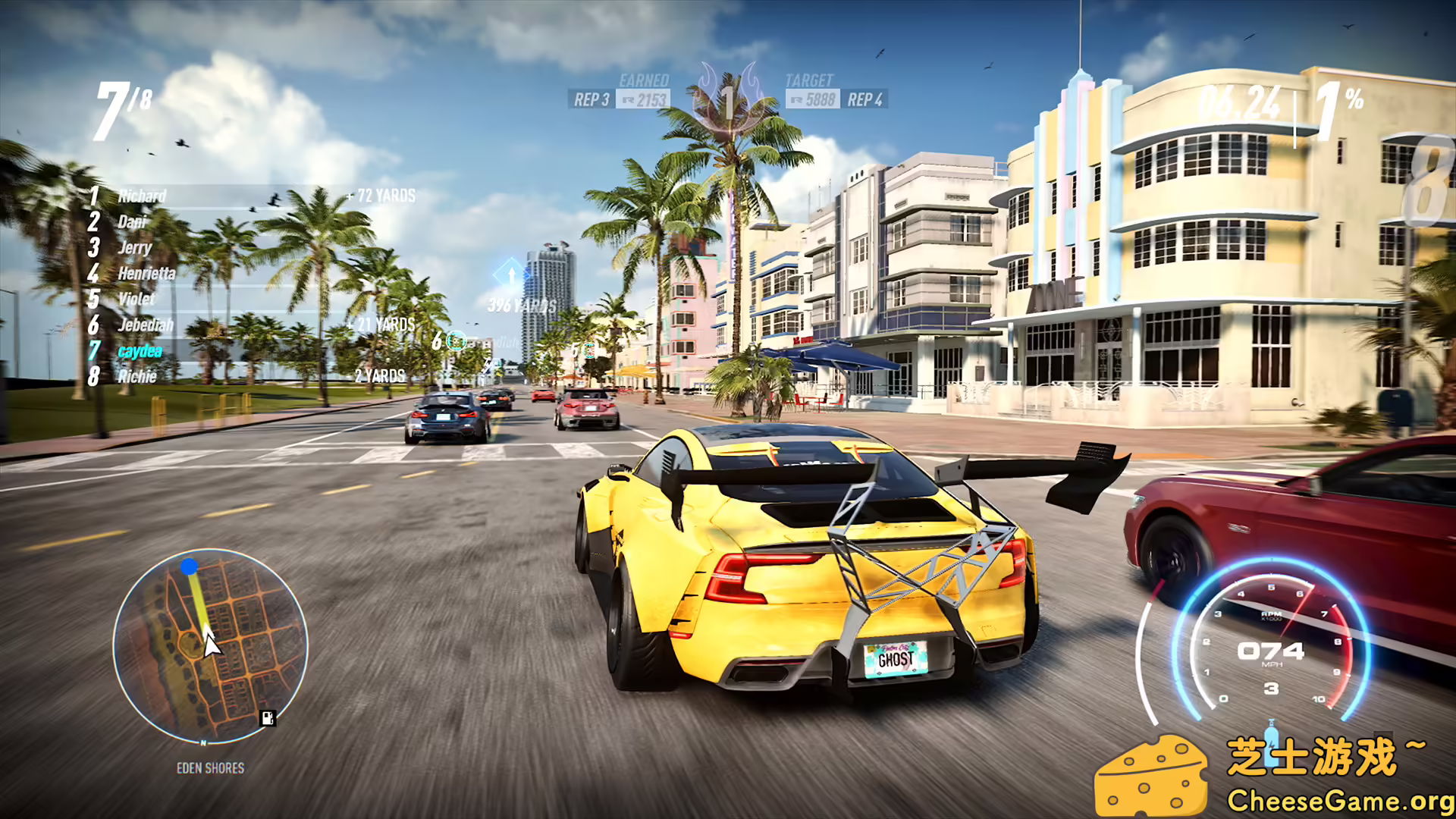Click racer 5's avatar marker ahead

(588, 350)
